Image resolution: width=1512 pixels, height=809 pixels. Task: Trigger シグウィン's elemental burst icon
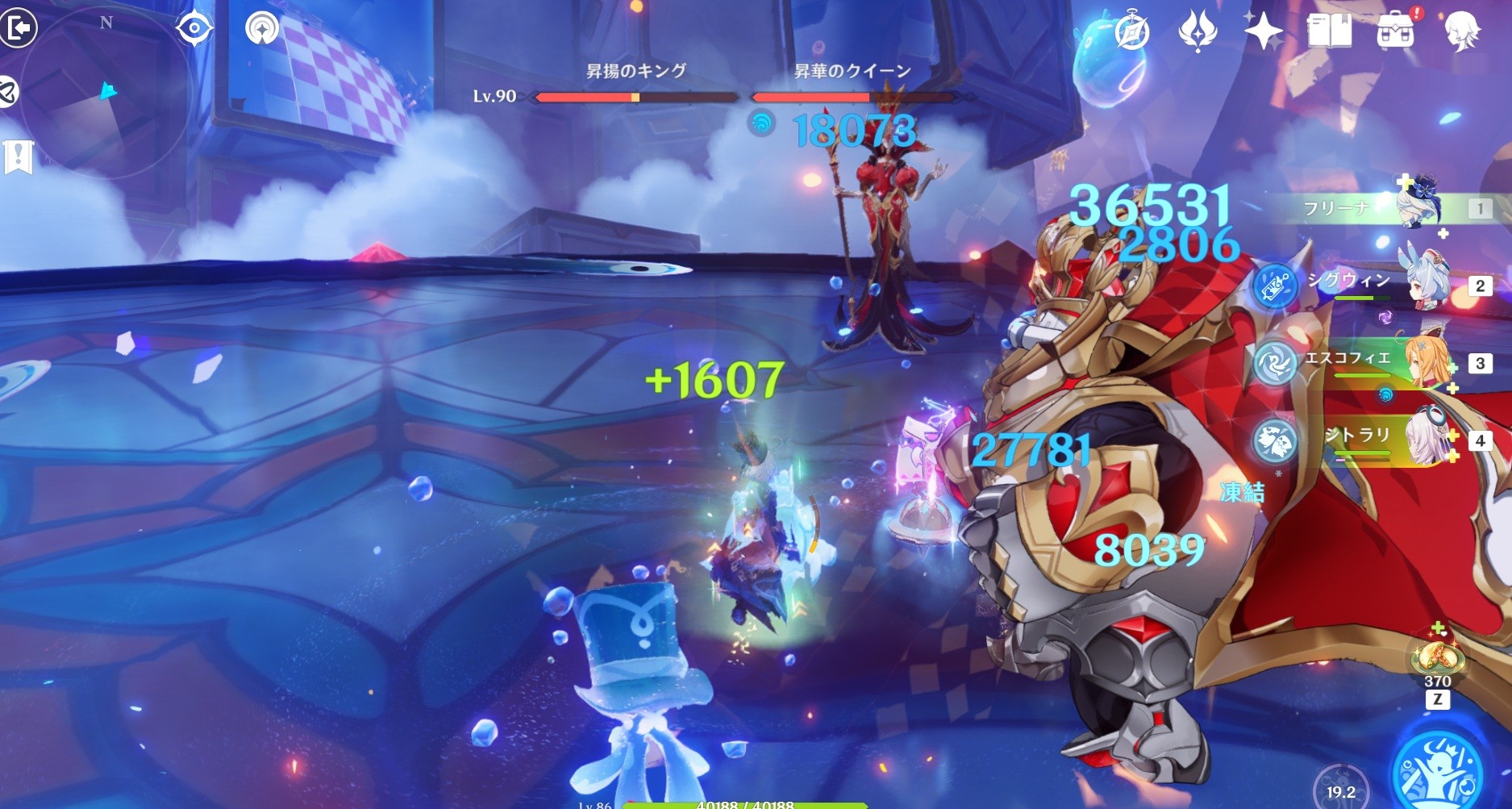point(1276,286)
